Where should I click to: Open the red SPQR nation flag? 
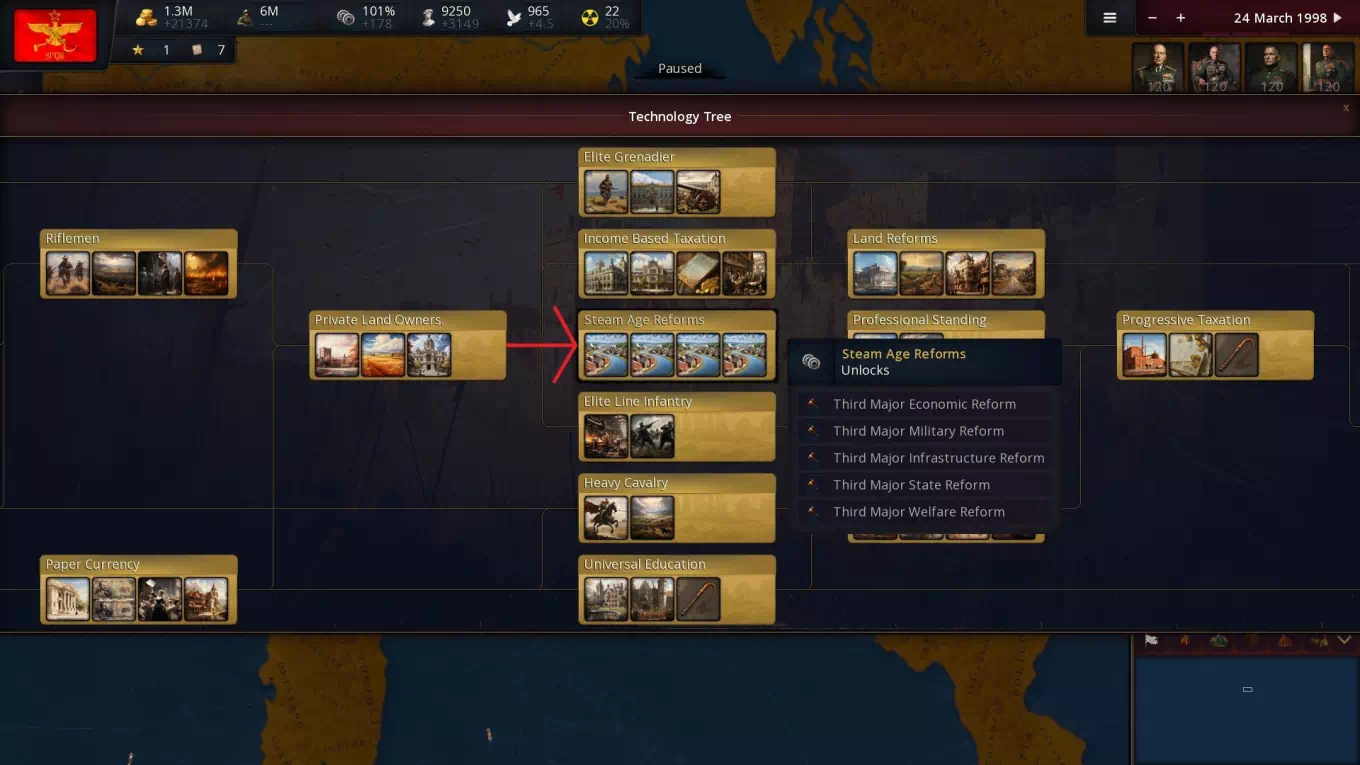(x=55, y=35)
